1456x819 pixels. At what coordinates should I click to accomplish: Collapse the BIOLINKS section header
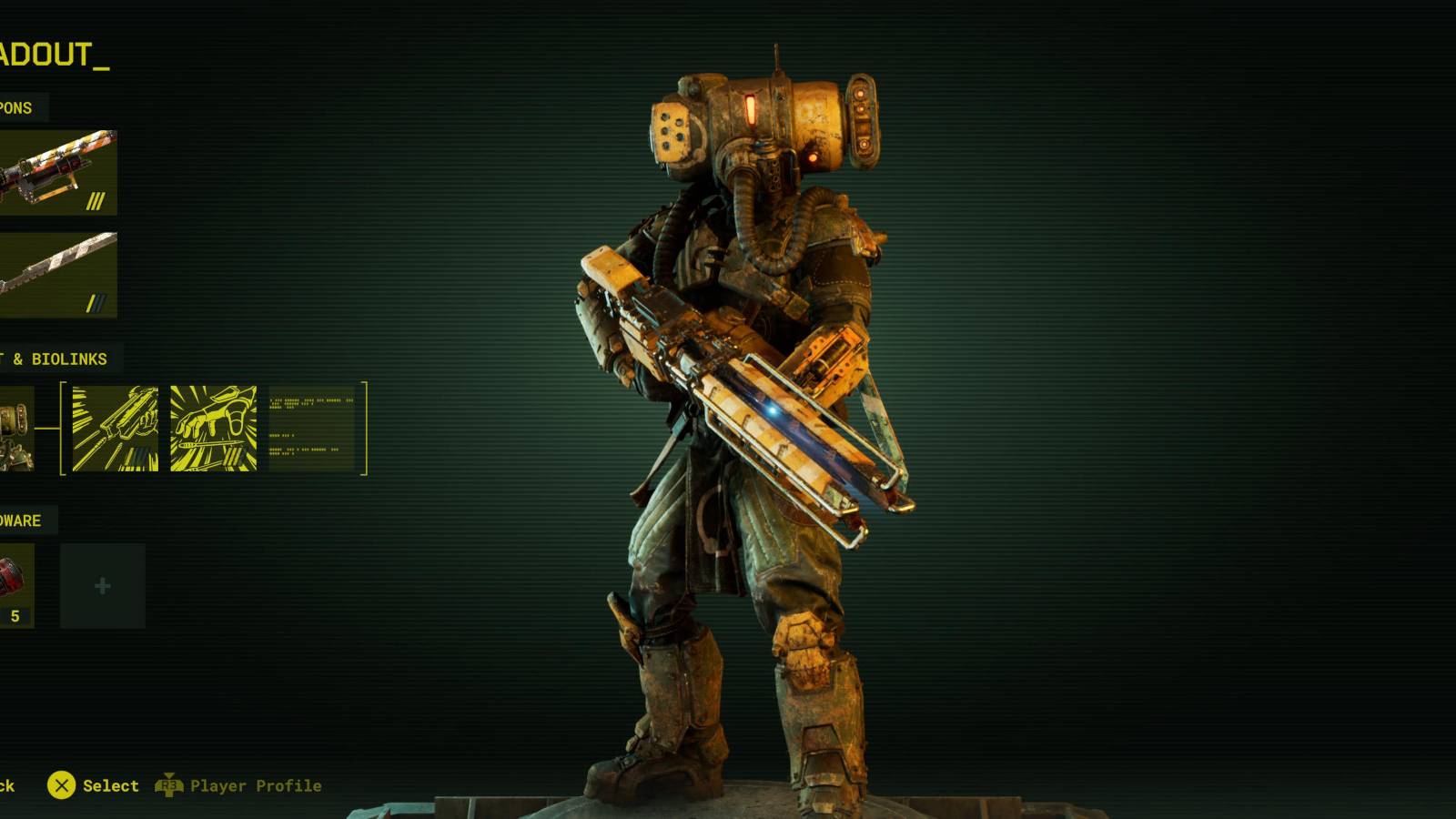point(55,359)
